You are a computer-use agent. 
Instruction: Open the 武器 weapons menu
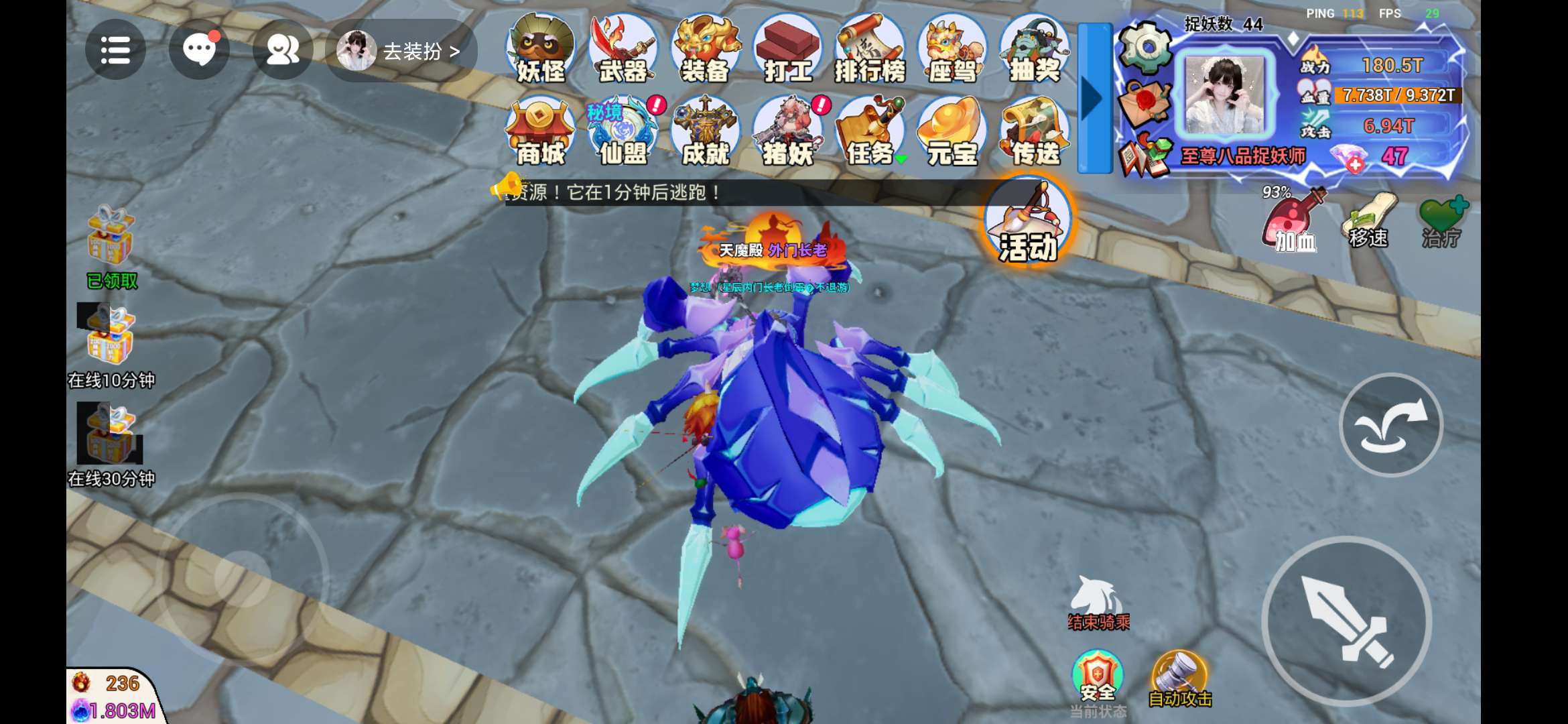[x=623, y=50]
